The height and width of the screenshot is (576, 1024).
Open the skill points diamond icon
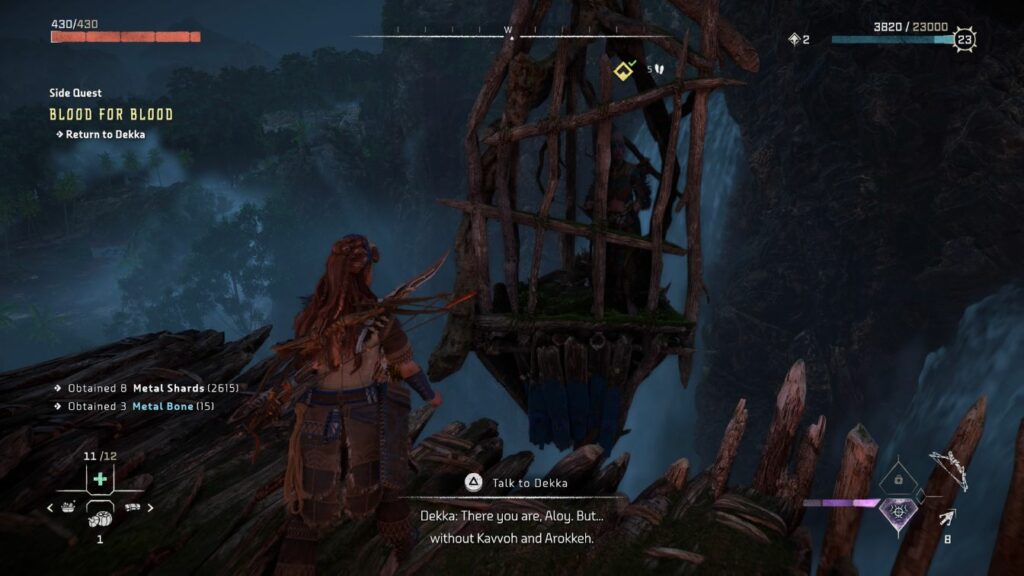click(794, 39)
